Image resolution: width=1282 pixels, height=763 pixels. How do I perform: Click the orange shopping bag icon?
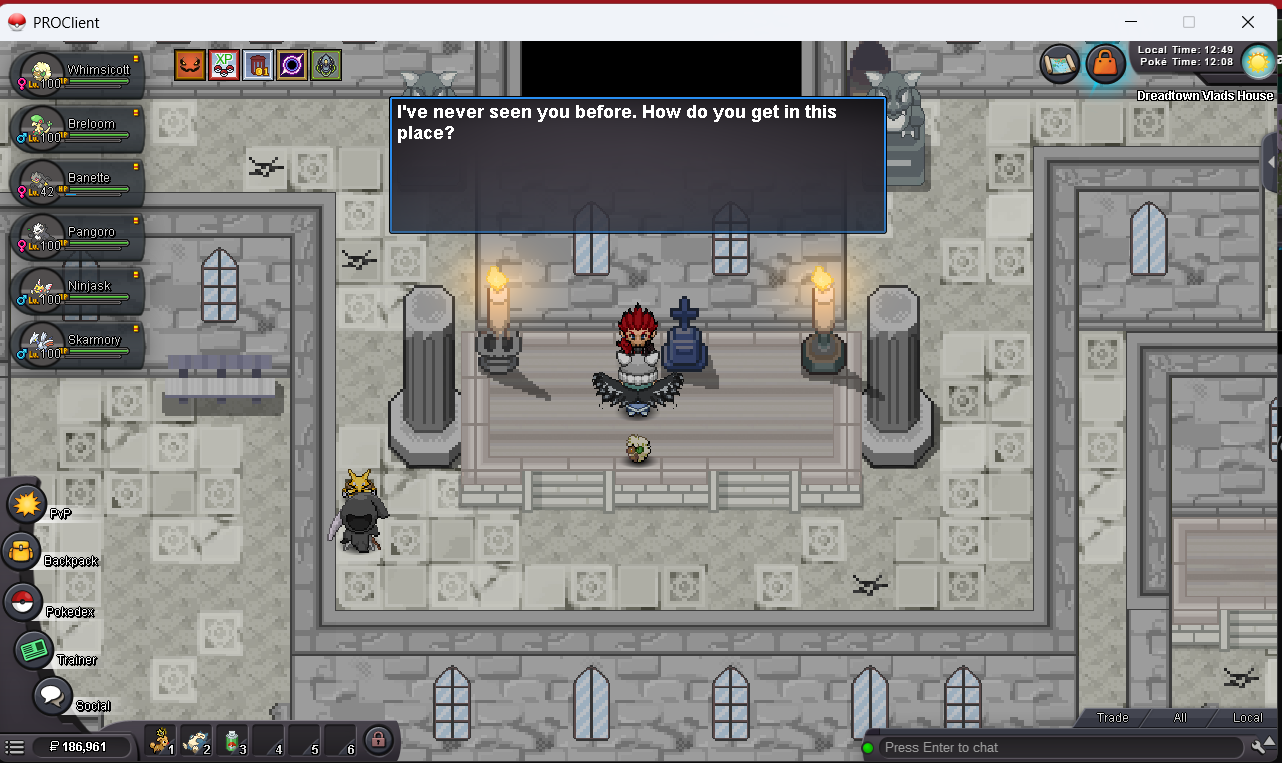pyautogui.click(x=1104, y=64)
